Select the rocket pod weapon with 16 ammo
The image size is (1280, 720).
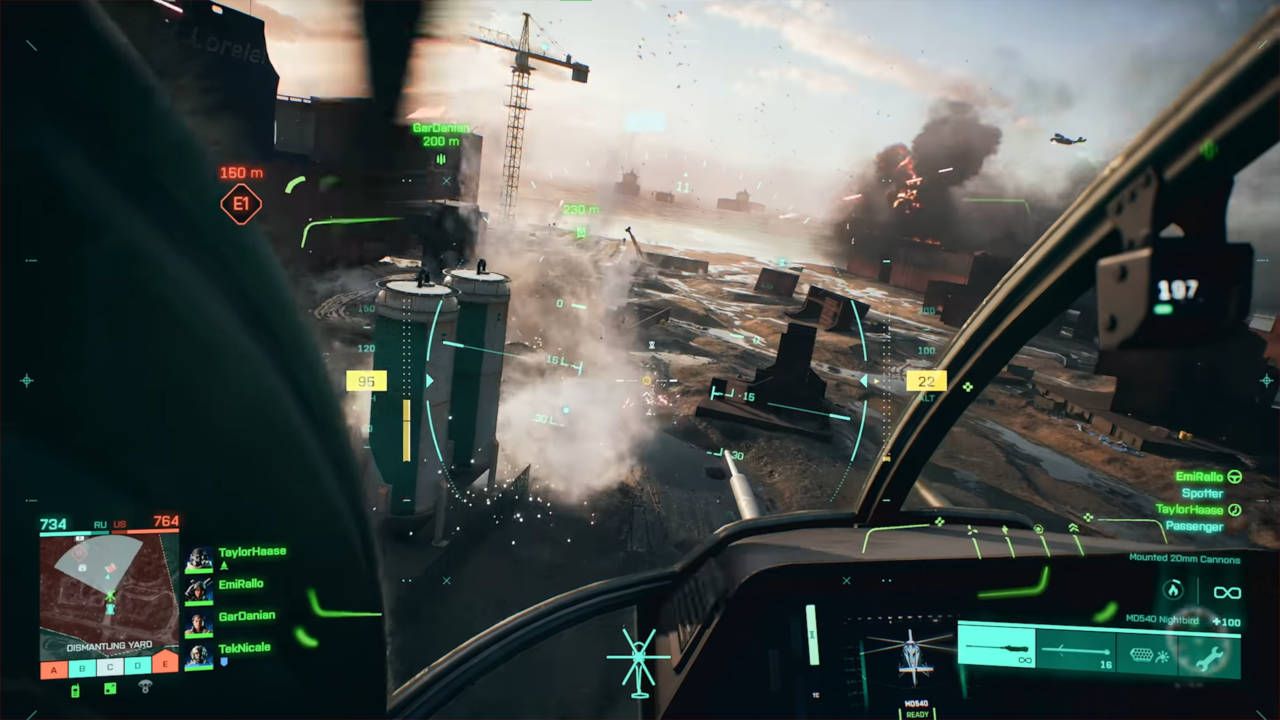1074,649
